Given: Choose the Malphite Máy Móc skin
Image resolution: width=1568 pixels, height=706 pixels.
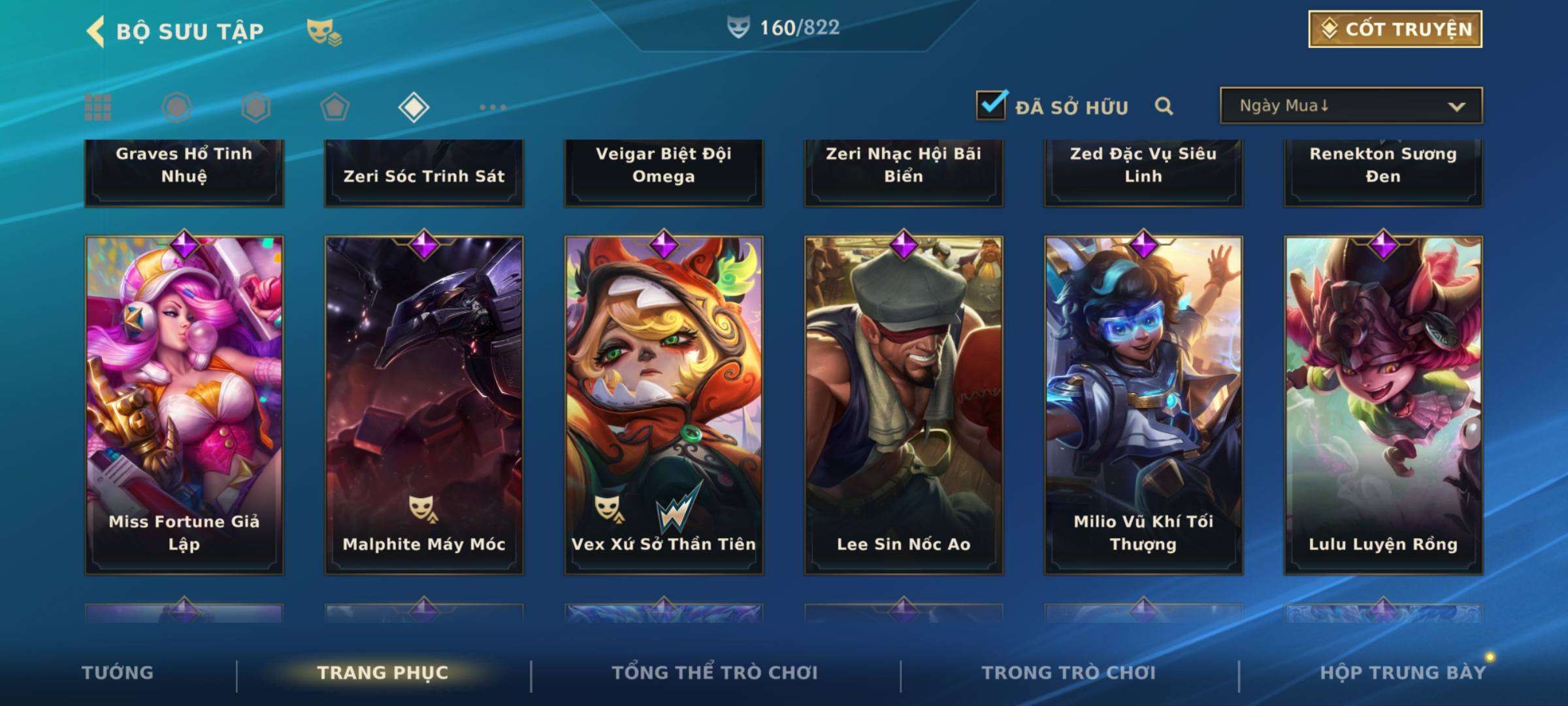Looking at the screenshot, I should (424, 405).
